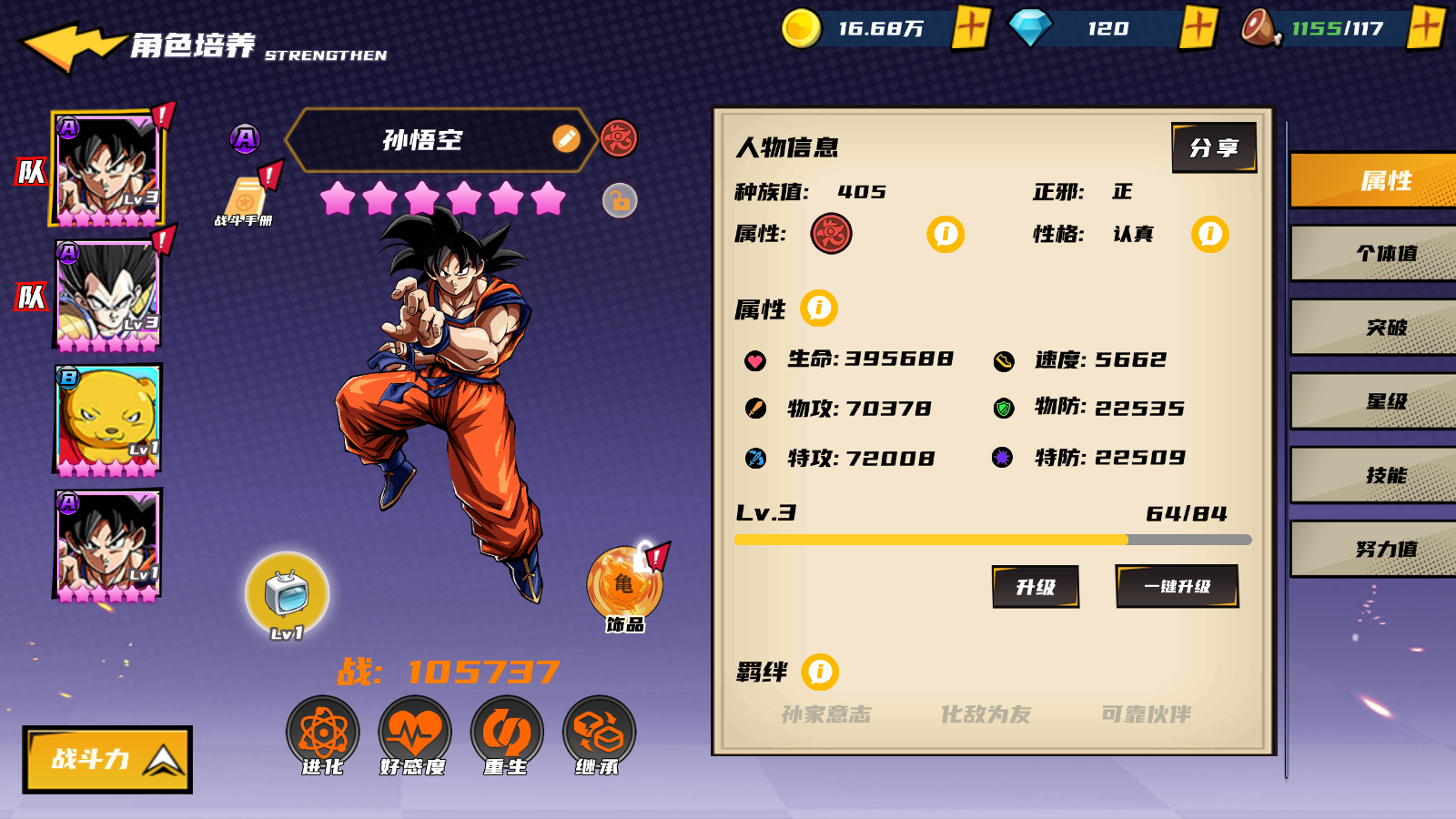Use the 一键升级 one-click upgrade
The width and height of the screenshot is (1456, 819).
[1177, 586]
